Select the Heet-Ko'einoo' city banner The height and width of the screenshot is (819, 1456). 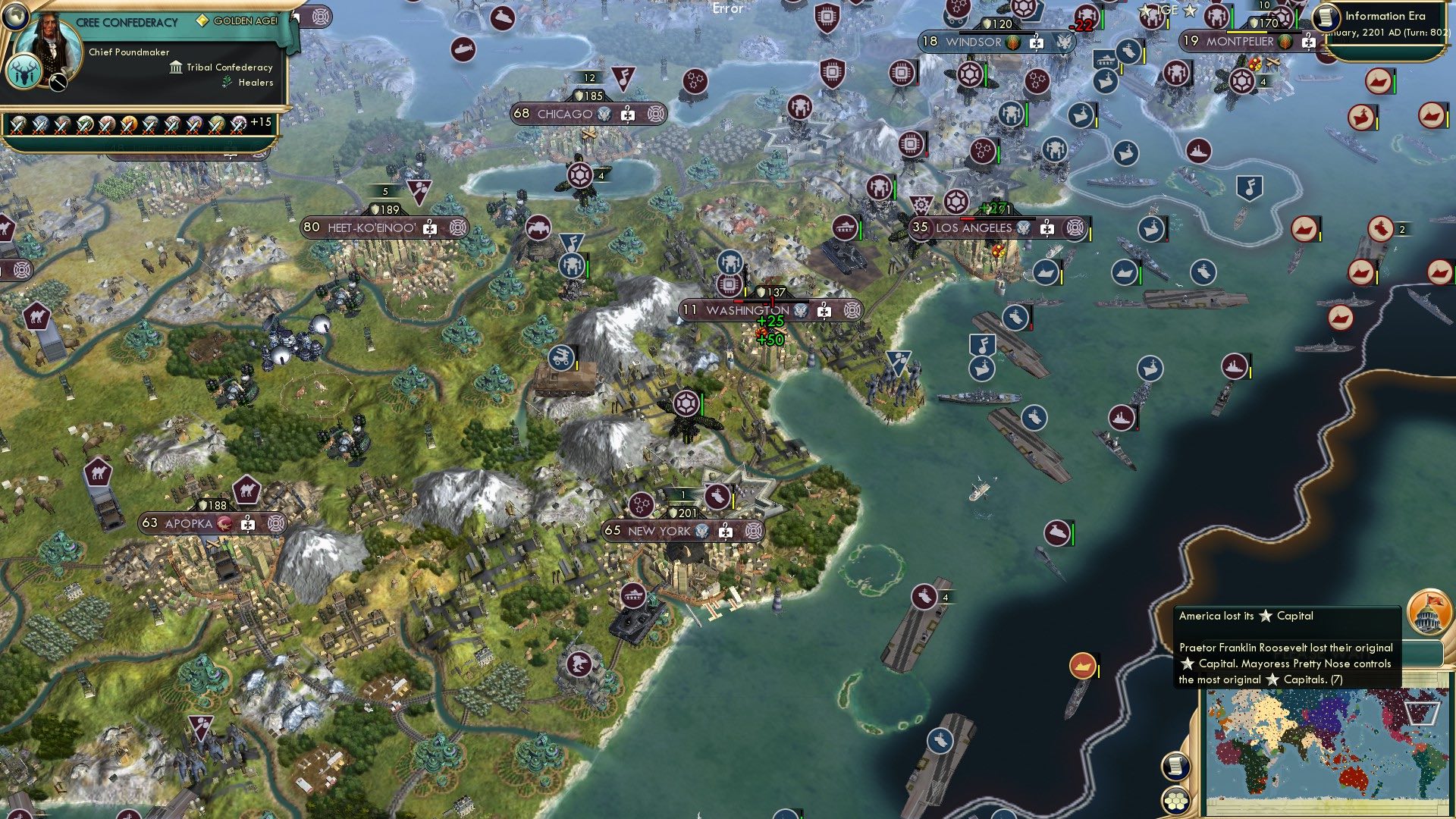(x=371, y=227)
